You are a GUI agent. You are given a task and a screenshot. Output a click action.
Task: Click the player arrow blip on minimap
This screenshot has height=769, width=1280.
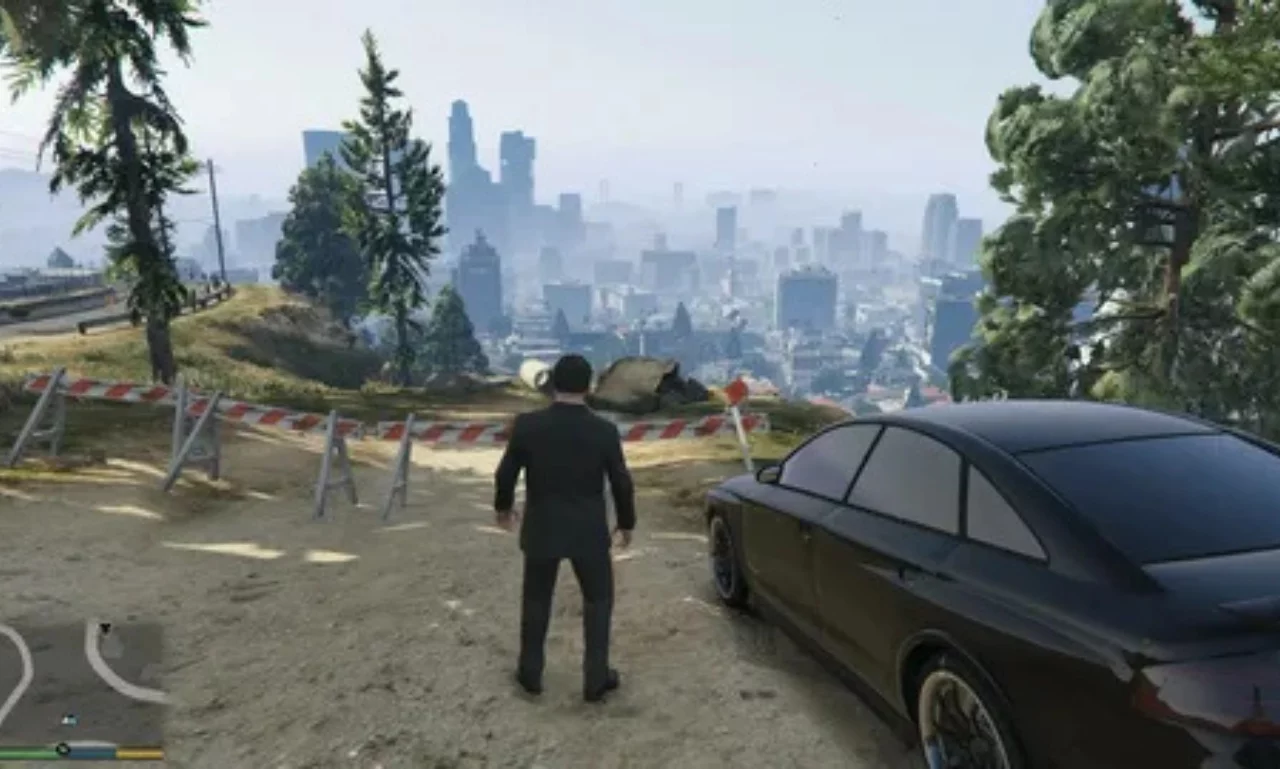(x=105, y=627)
